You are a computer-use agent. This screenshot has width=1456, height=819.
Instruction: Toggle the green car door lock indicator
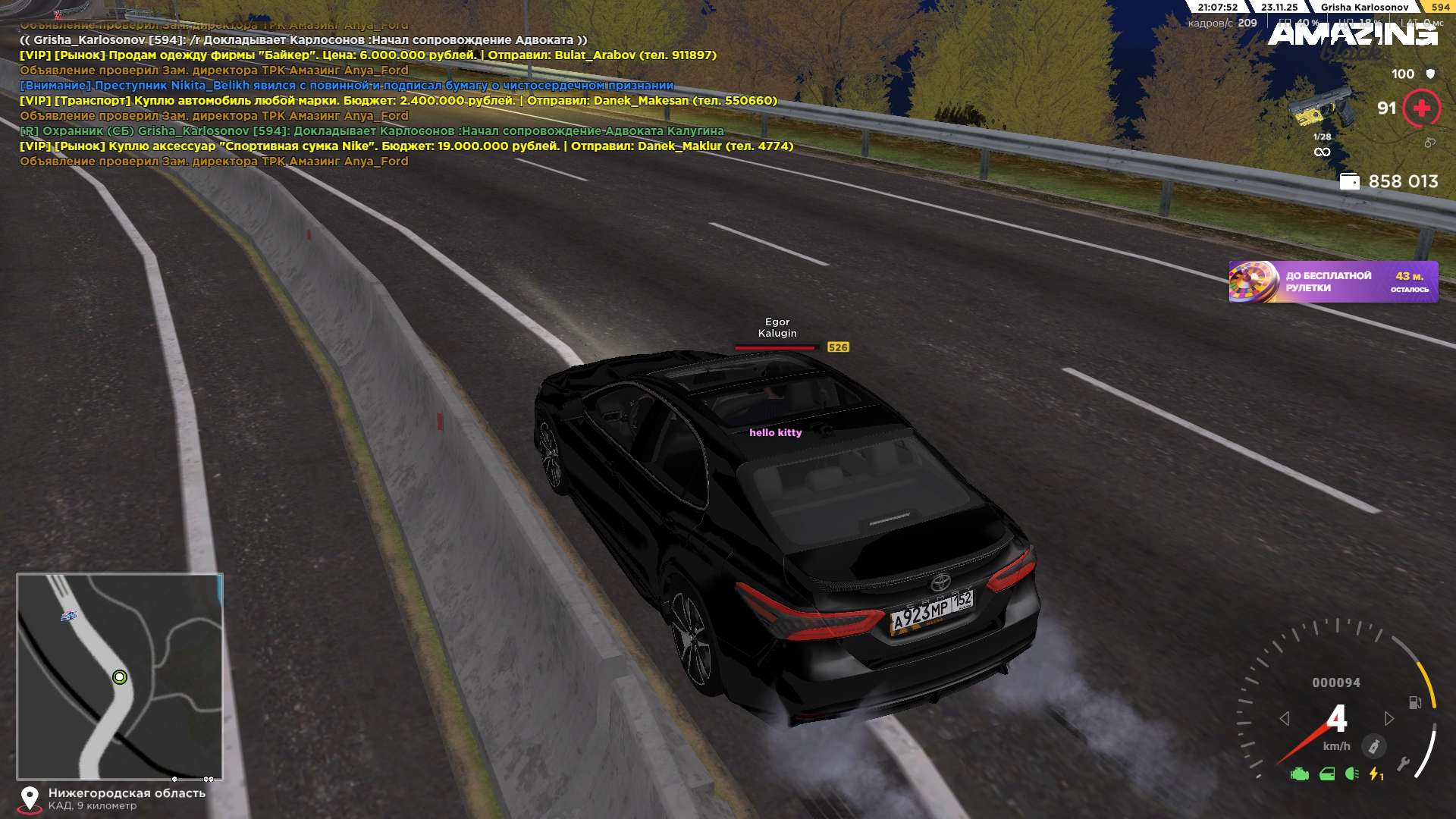tap(1327, 774)
